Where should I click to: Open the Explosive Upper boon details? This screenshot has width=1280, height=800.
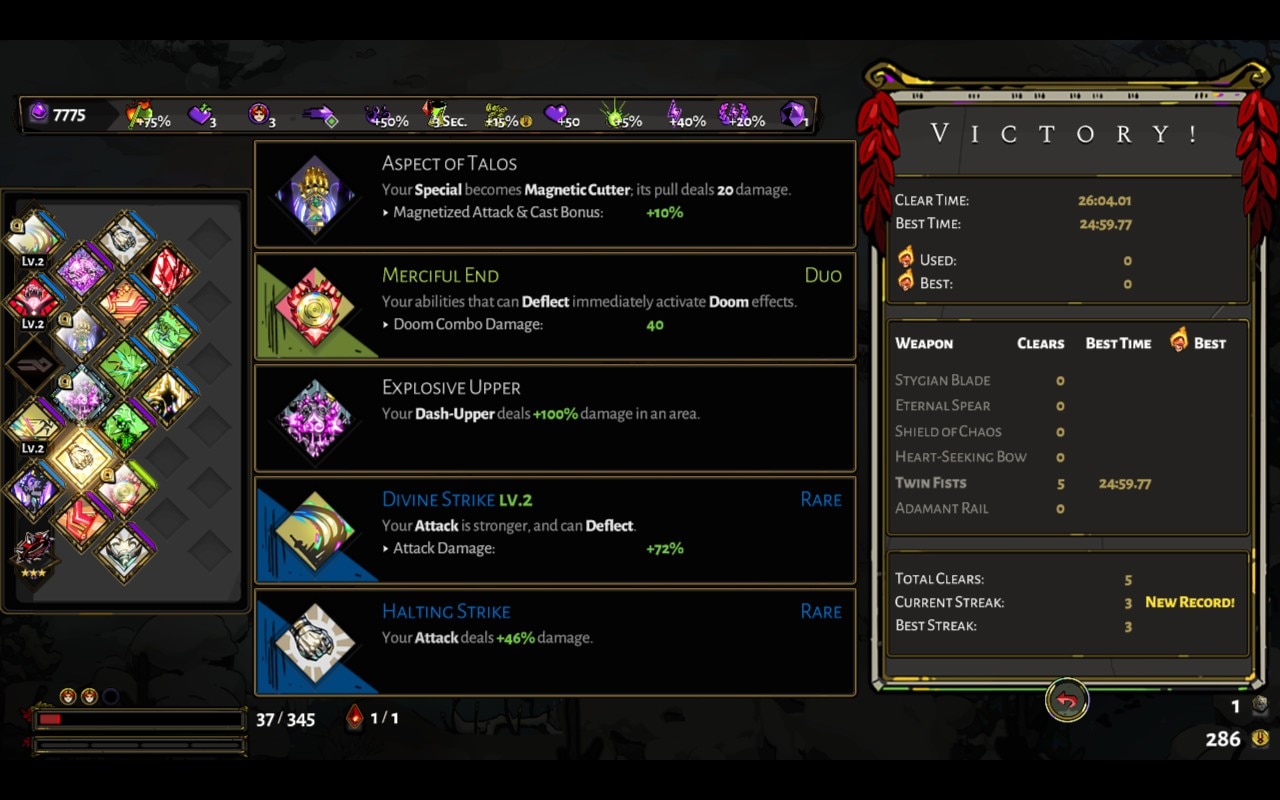click(x=555, y=418)
